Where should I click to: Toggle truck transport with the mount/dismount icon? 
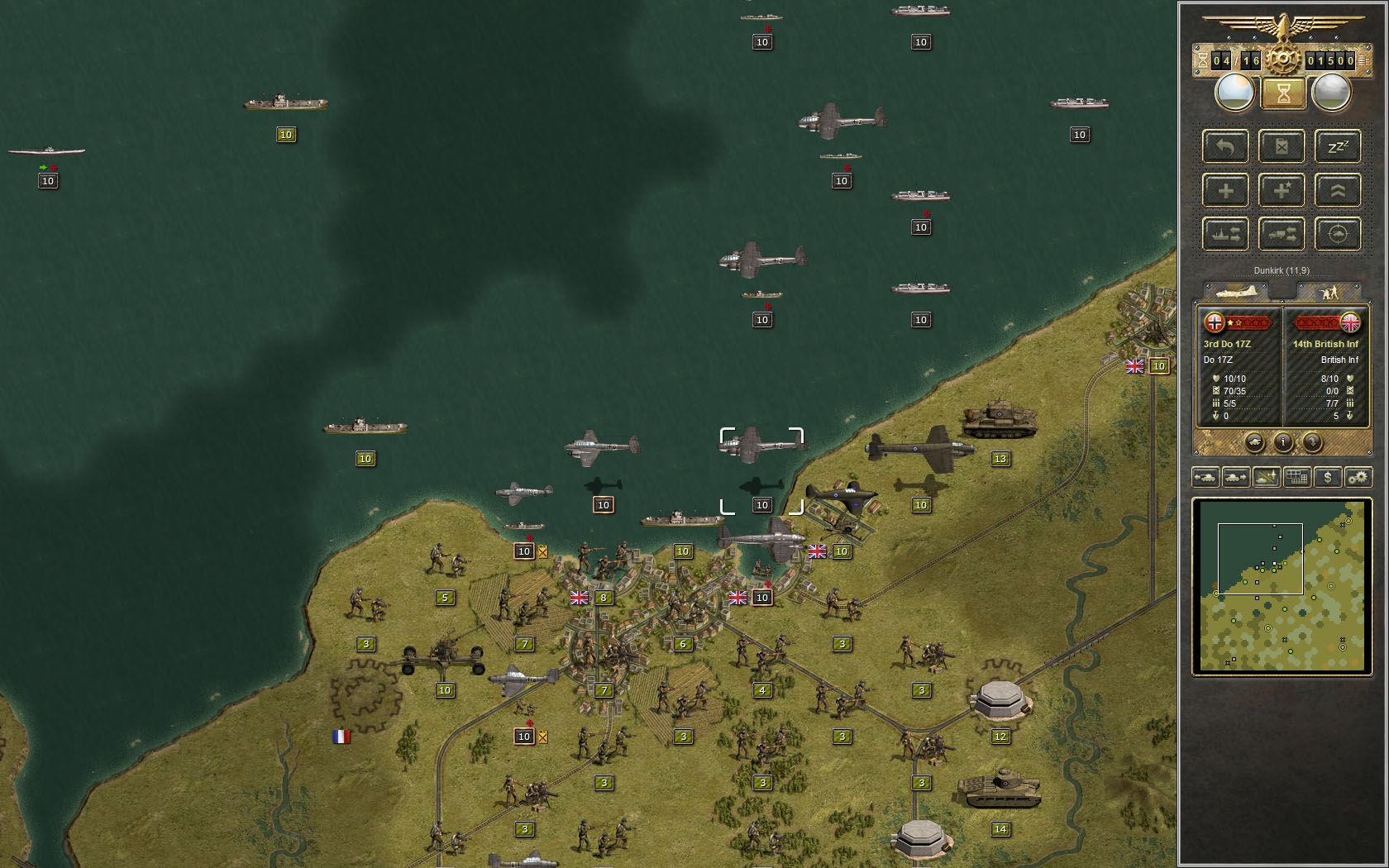coord(1282,234)
